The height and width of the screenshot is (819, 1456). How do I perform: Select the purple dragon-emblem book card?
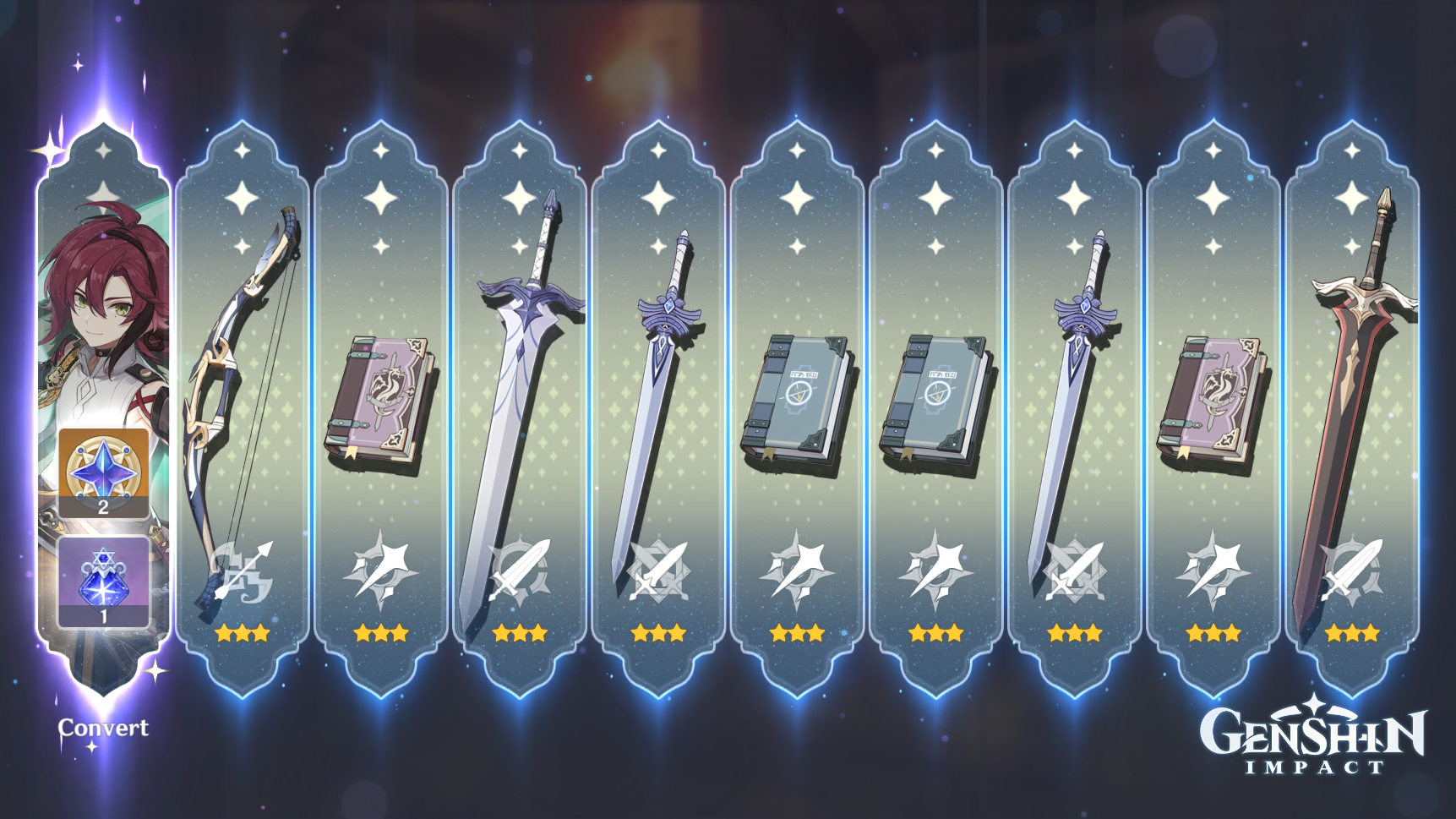[x=380, y=397]
